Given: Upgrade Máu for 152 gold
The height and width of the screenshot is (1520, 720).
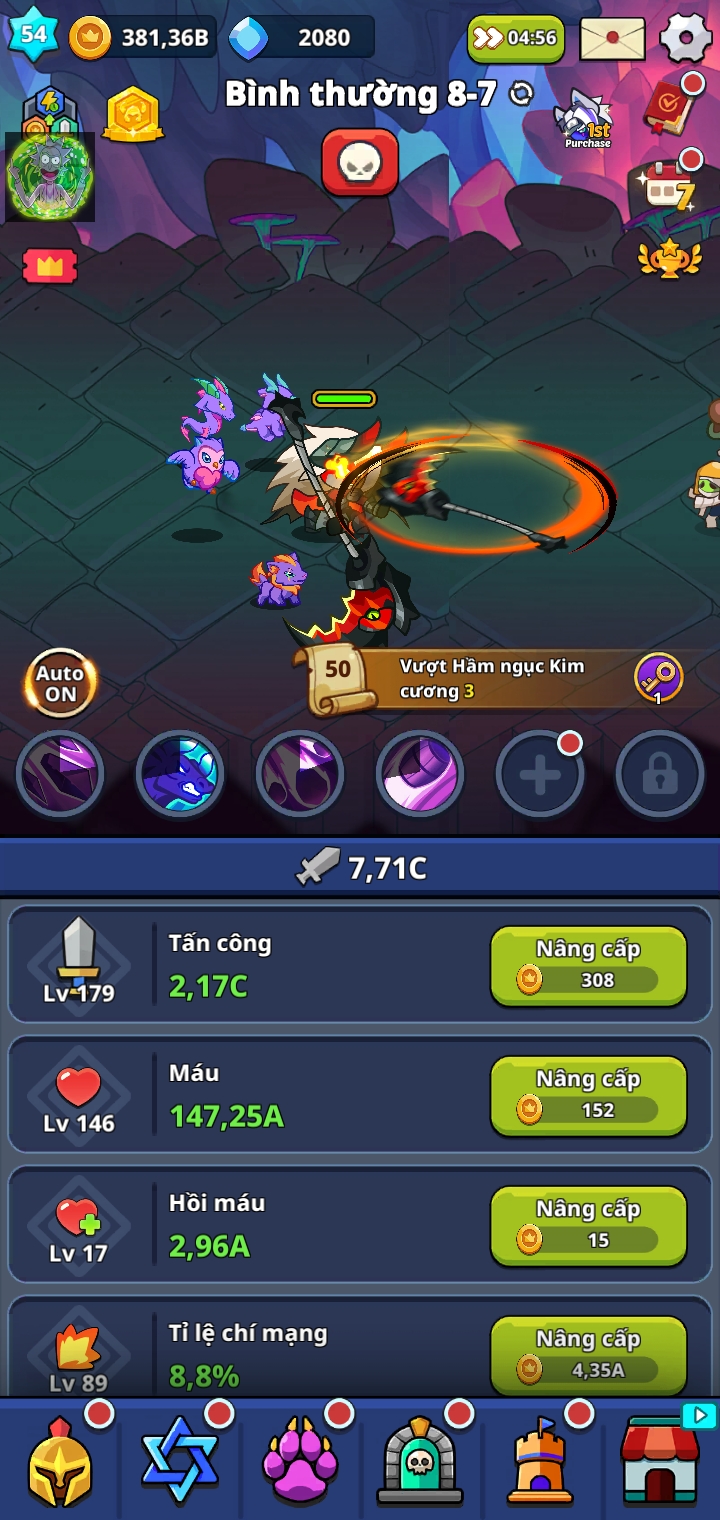Looking at the screenshot, I should click(x=588, y=1095).
